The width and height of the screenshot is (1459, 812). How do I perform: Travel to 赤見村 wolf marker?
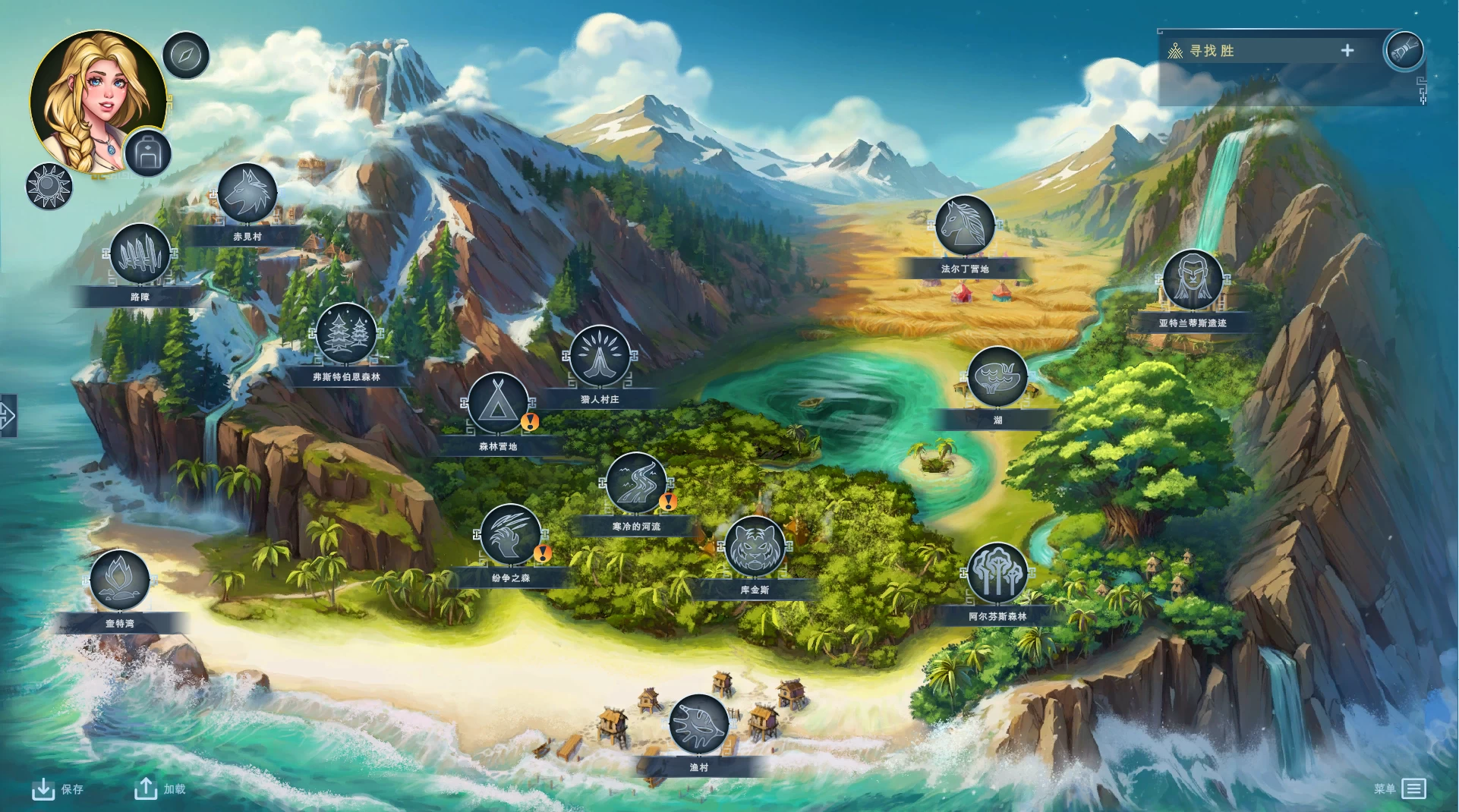coord(247,194)
